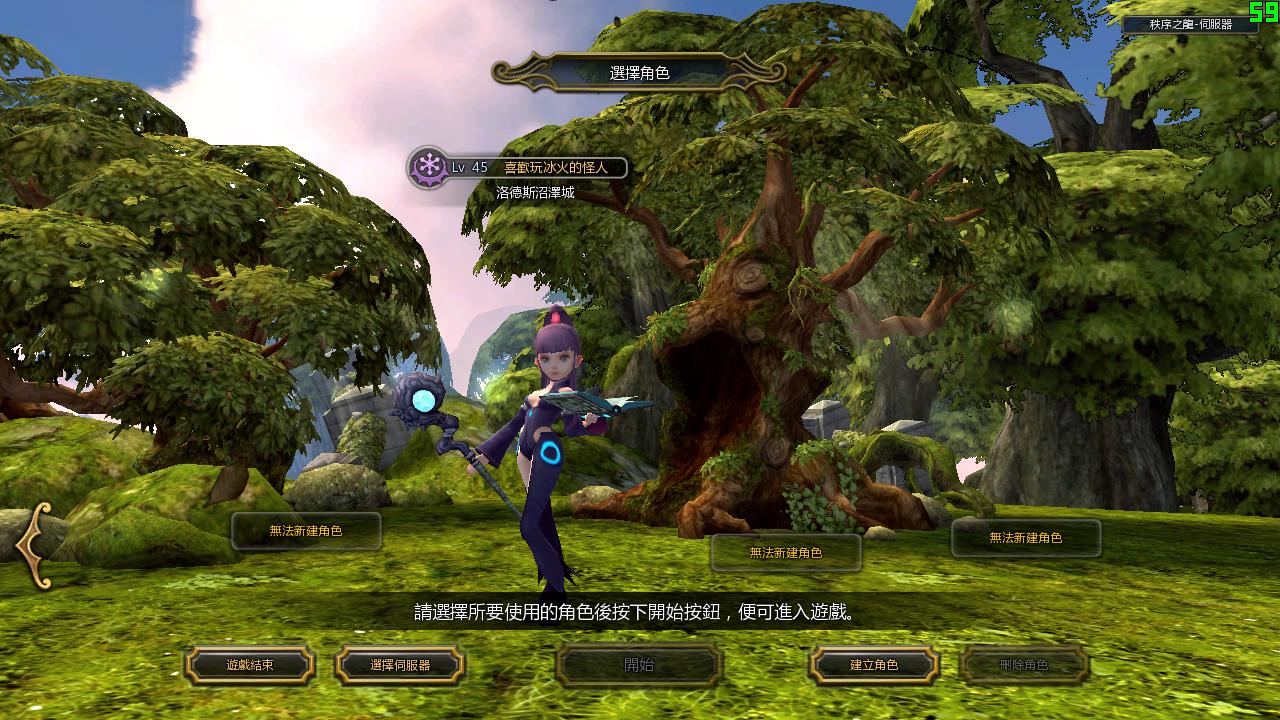Viewport: 1280px width, 720px height.
Task: Start the game with the 開始 button
Action: click(x=639, y=665)
